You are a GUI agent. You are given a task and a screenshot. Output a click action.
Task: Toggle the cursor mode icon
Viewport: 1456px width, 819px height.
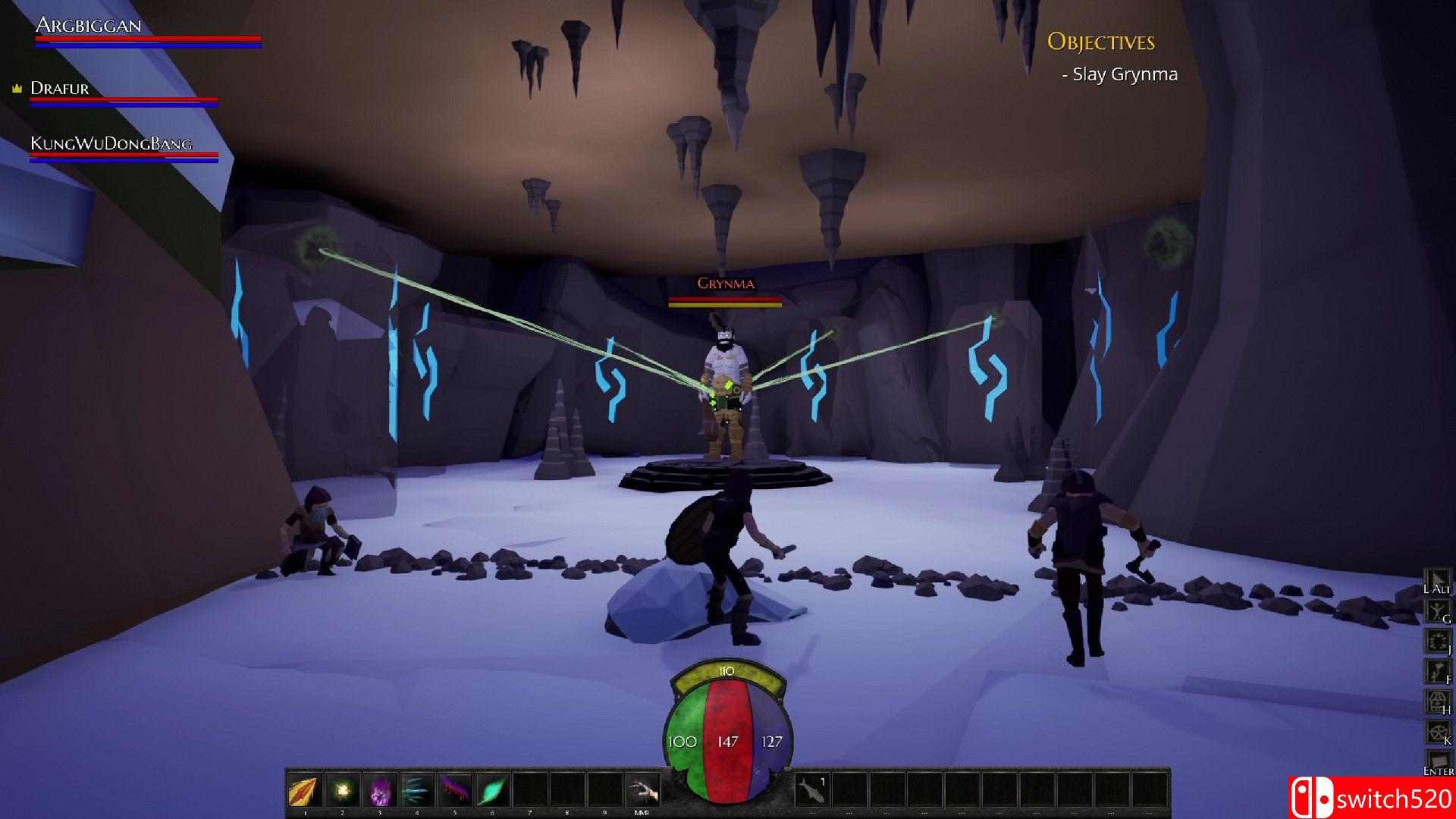click(x=1436, y=580)
